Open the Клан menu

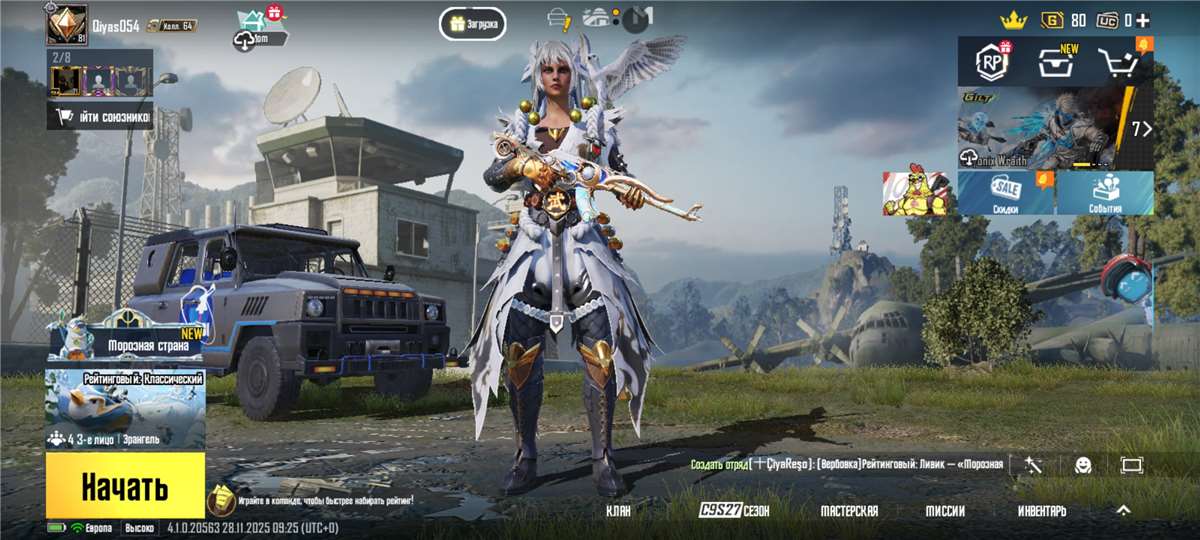(618, 511)
